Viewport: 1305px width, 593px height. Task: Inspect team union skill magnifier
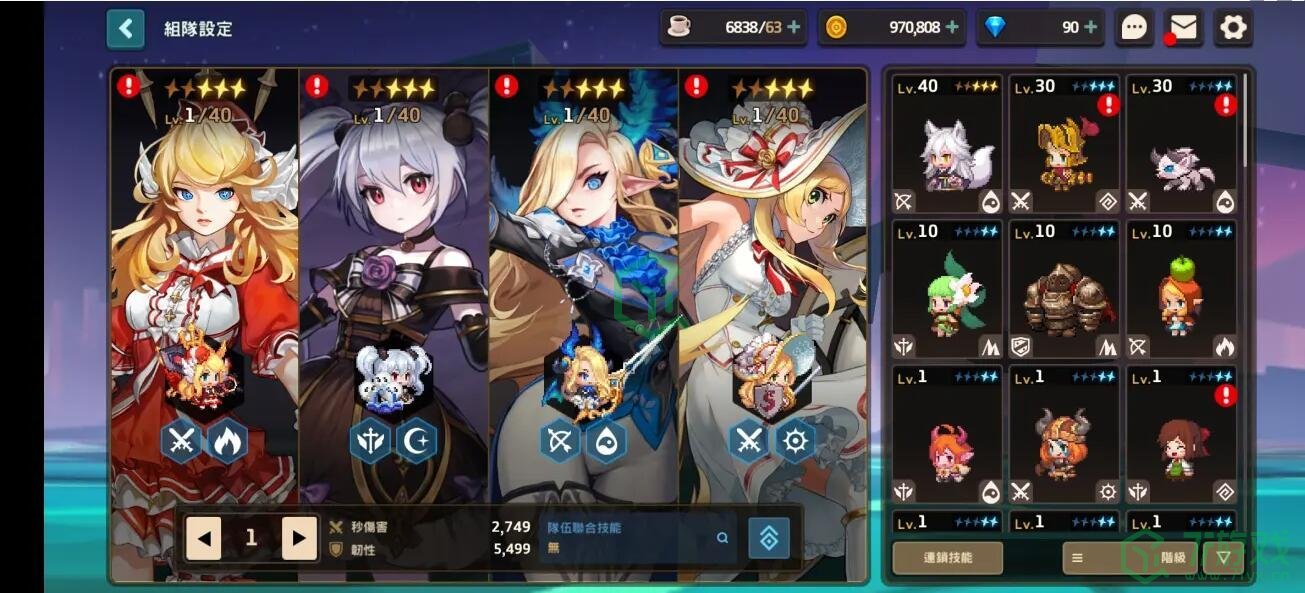click(722, 538)
